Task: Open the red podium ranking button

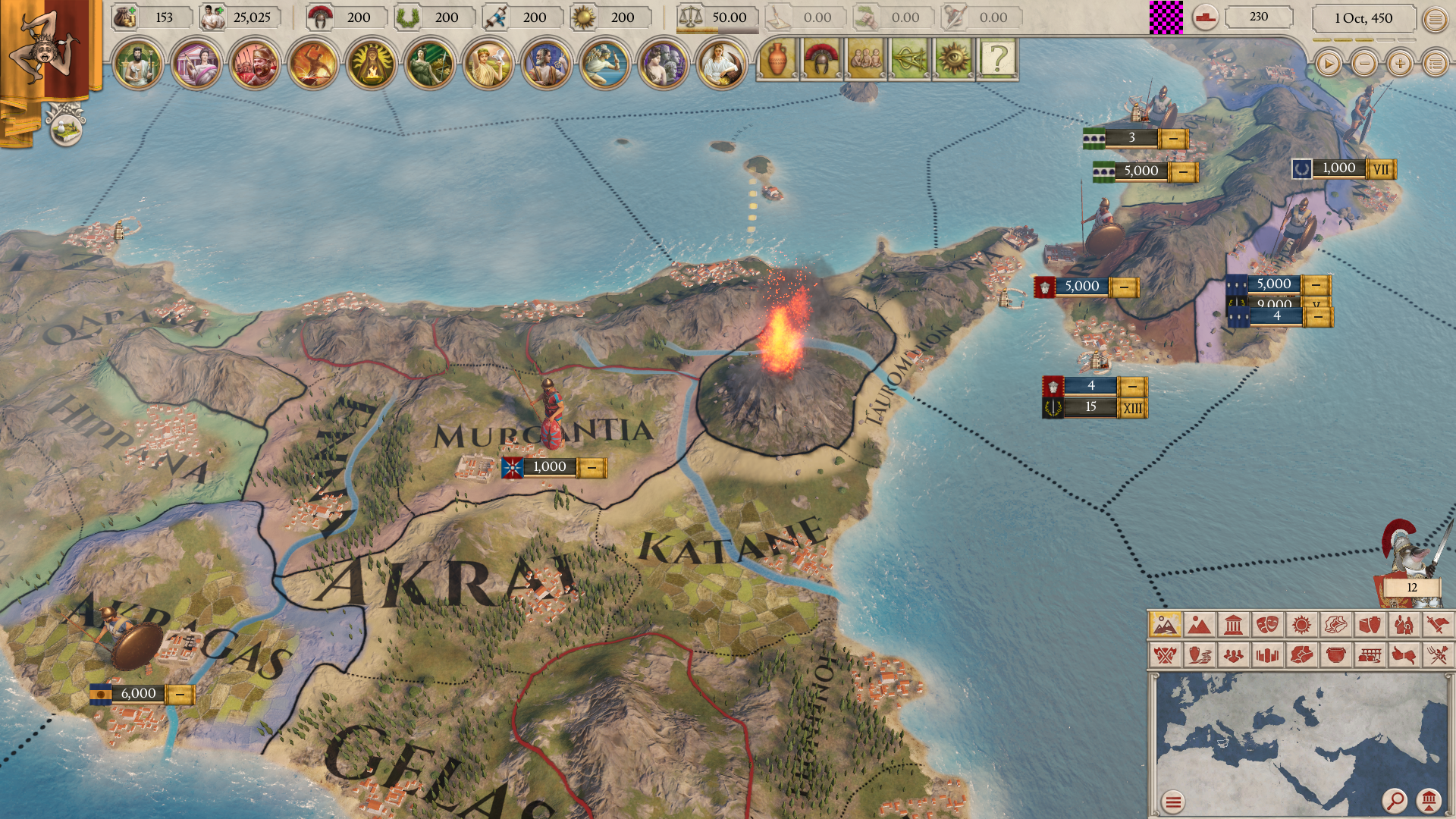Action: (1205, 17)
